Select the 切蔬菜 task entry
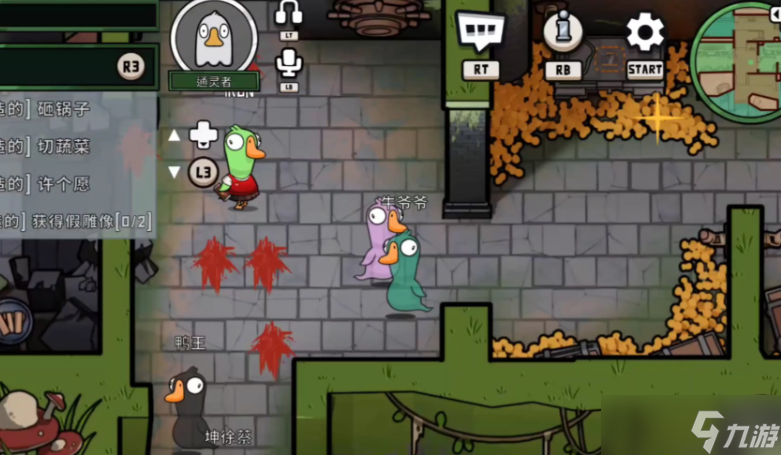The image size is (781, 455). 61,146
